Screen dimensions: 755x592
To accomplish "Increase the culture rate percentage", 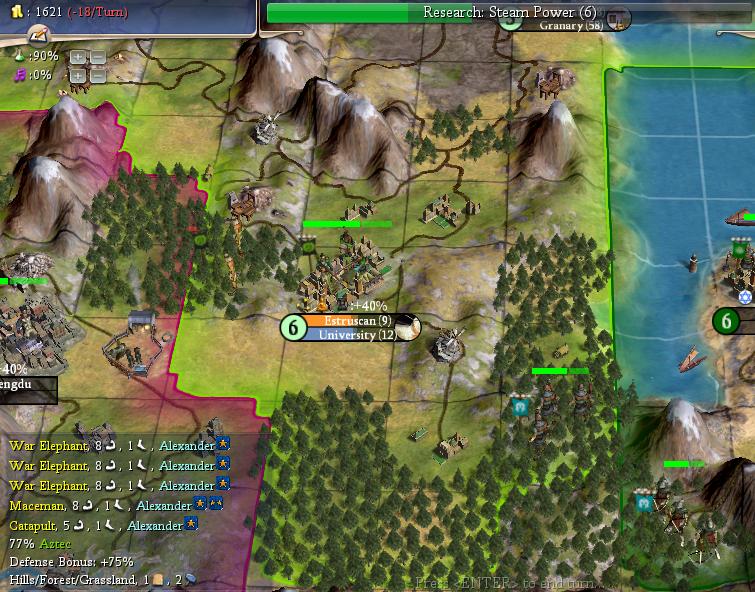I will 78,75.
